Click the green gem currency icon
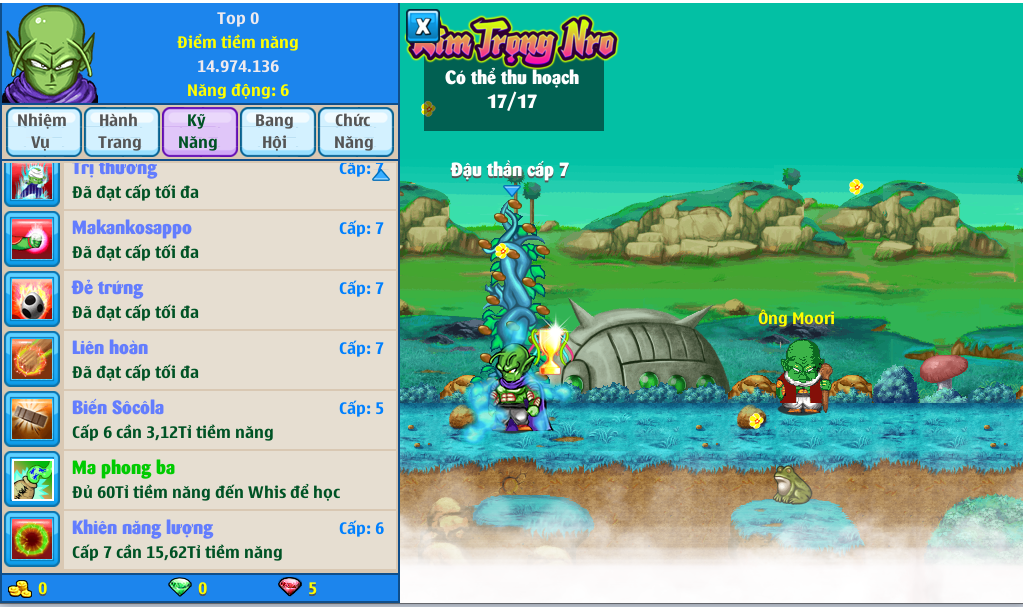Screen dimensions: 1023x607 tap(180, 587)
